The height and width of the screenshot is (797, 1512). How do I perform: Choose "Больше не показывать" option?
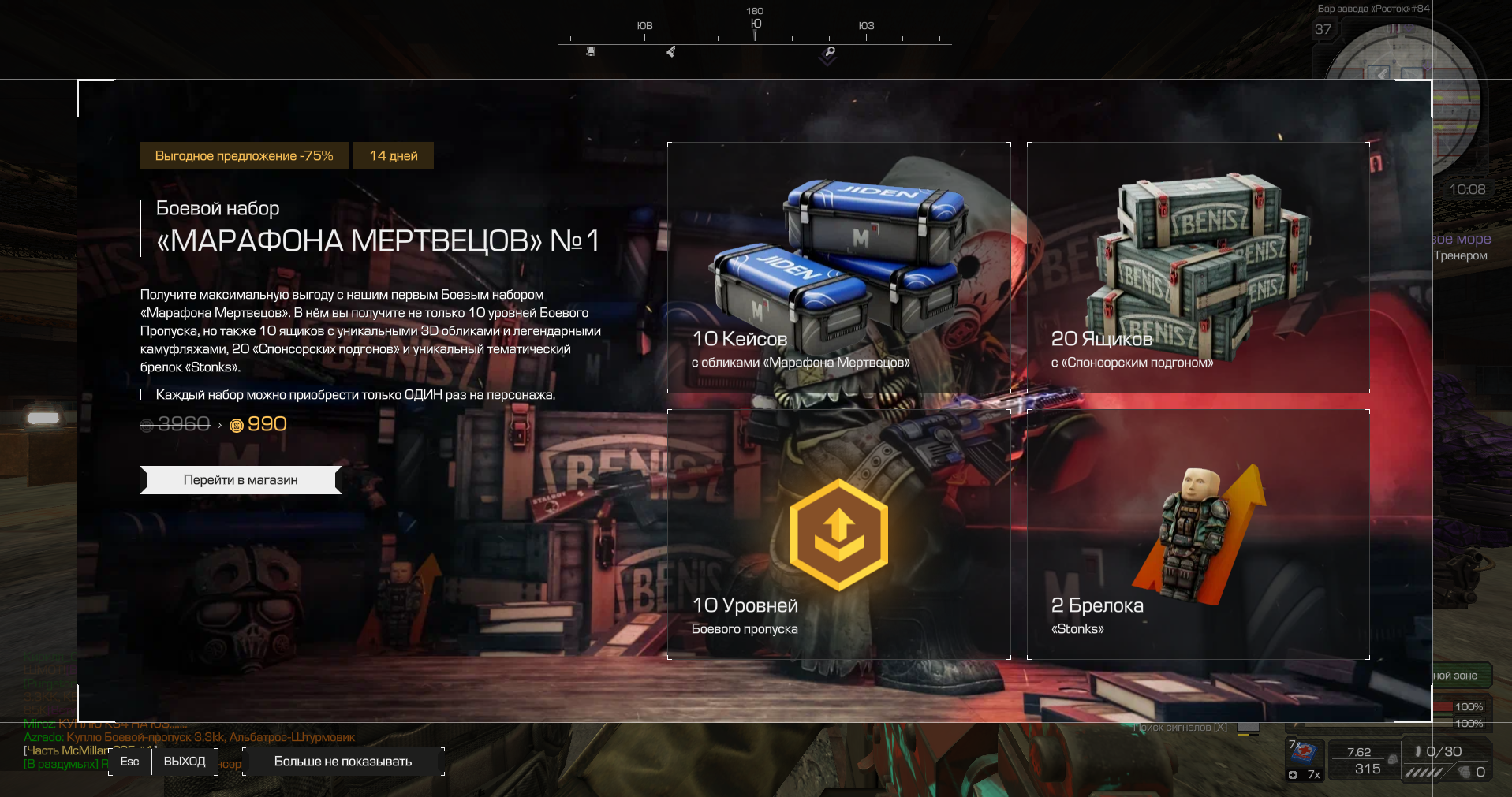click(343, 762)
